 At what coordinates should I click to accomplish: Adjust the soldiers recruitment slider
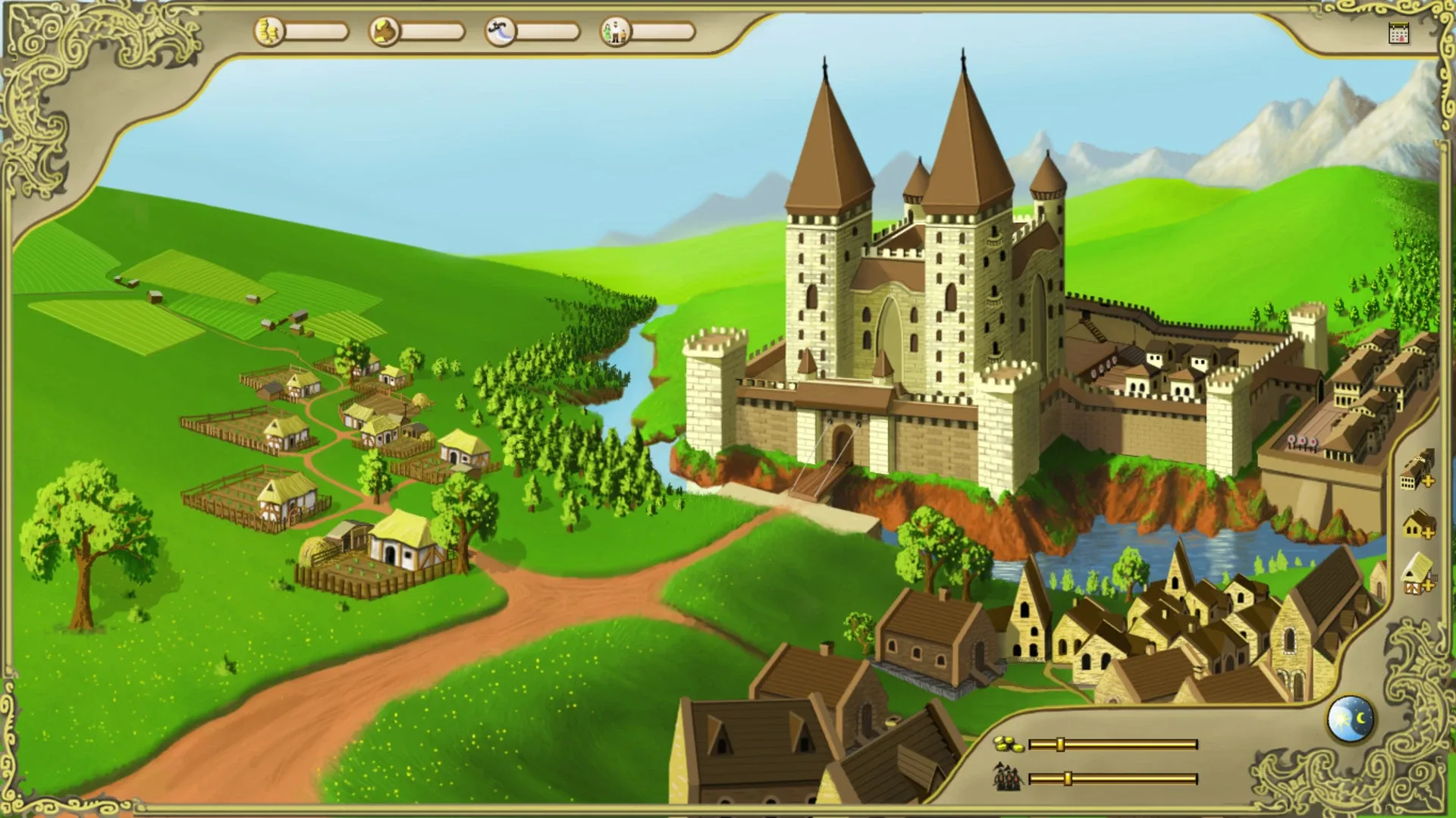(x=1067, y=779)
